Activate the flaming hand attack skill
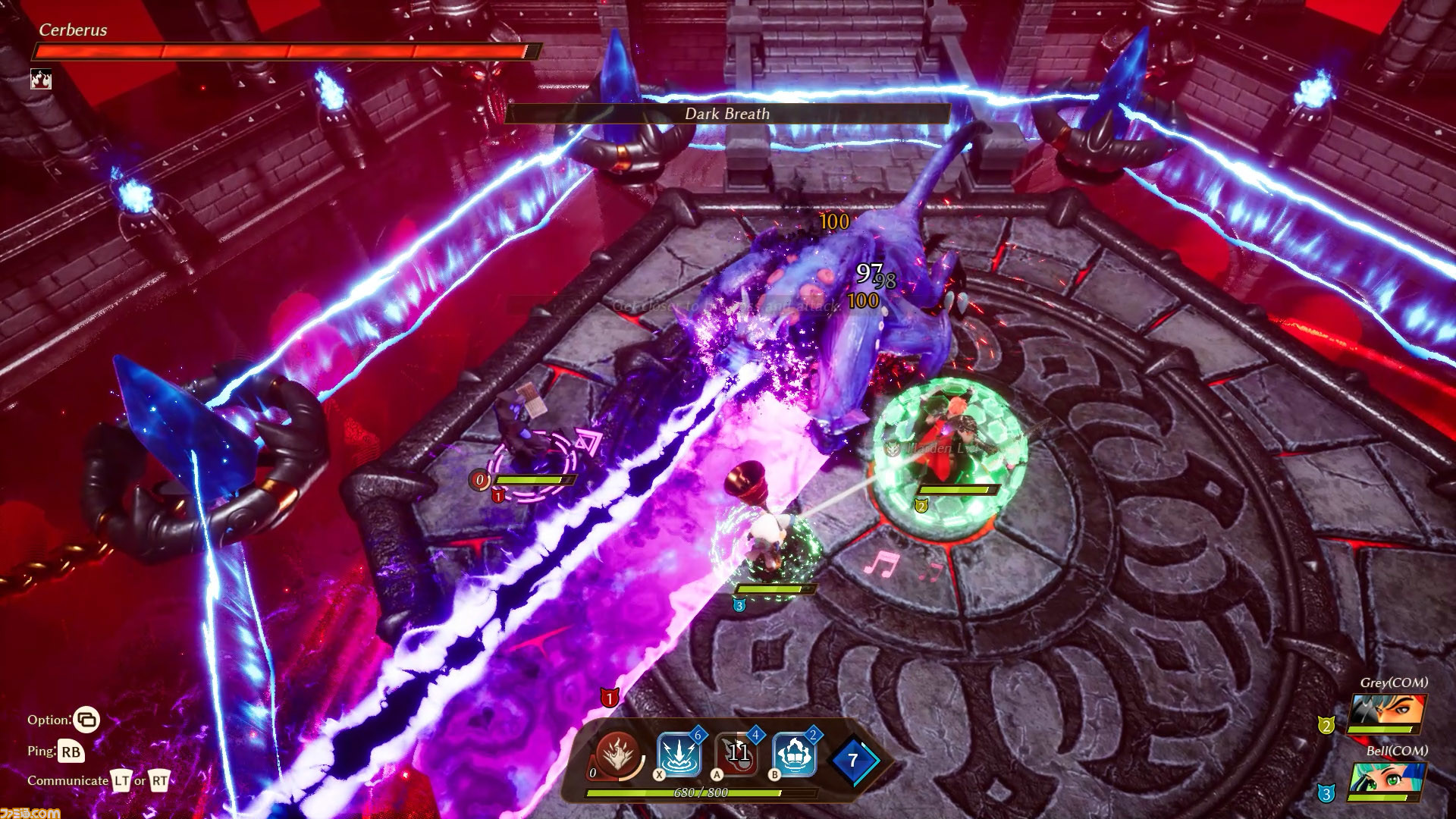Screen dimensions: 1456x819 click(x=618, y=754)
